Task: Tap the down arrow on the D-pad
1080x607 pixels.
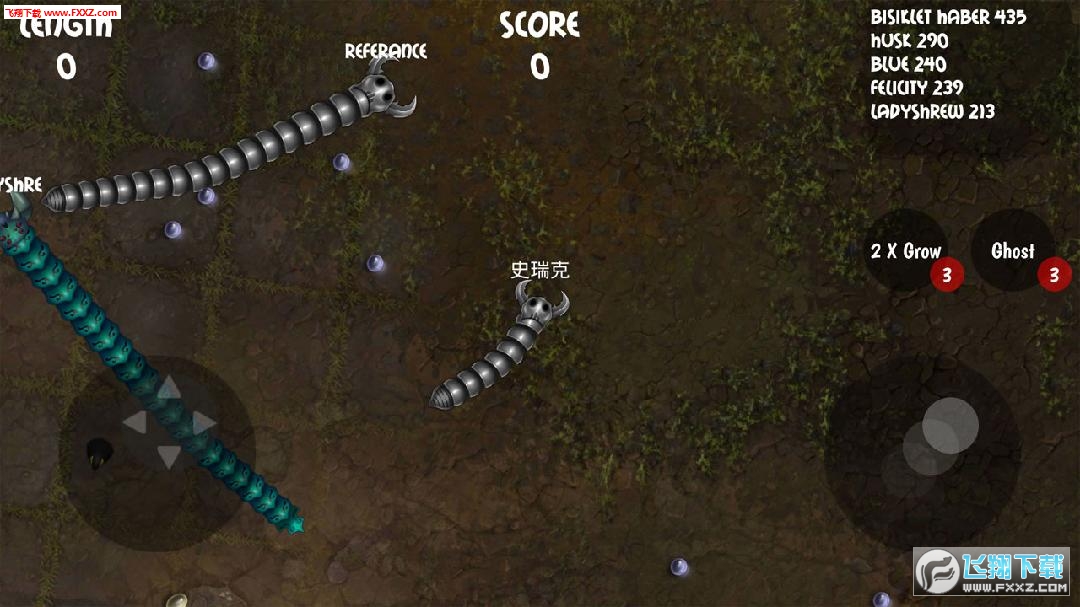Action: point(168,458)
